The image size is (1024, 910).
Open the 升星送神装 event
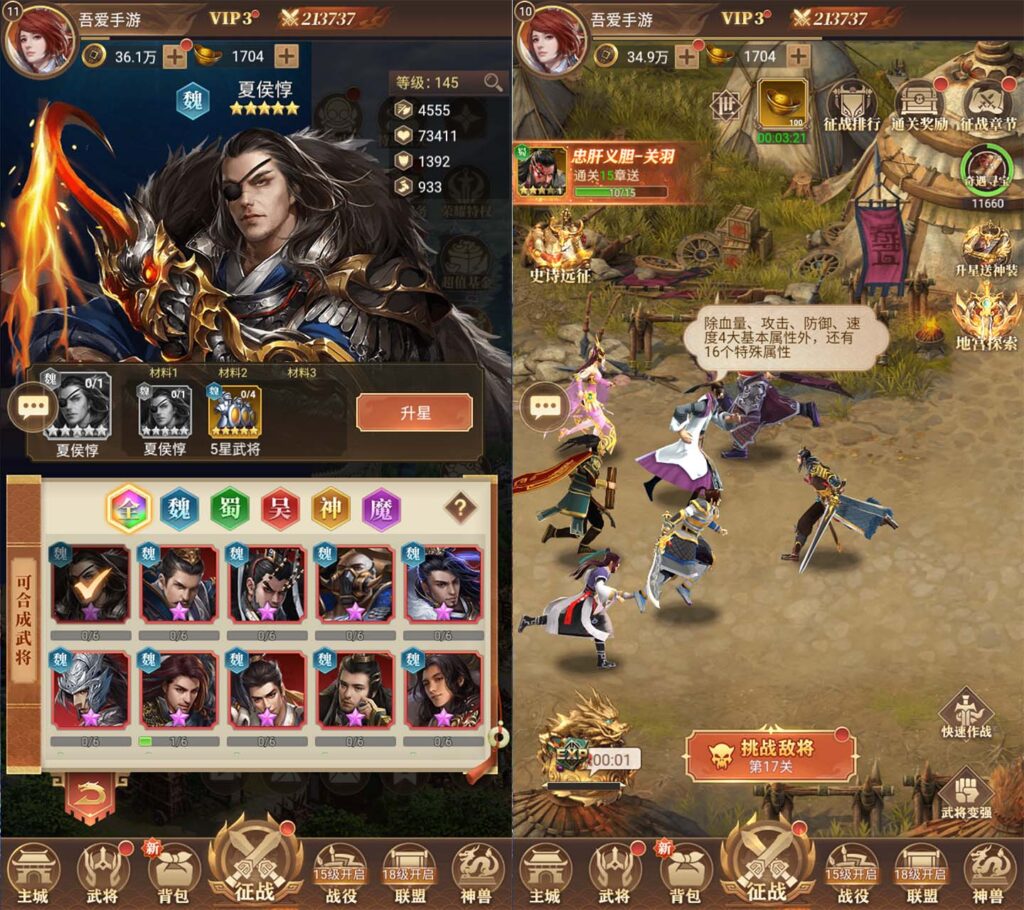pyautogui.click(x=986, y=250)
